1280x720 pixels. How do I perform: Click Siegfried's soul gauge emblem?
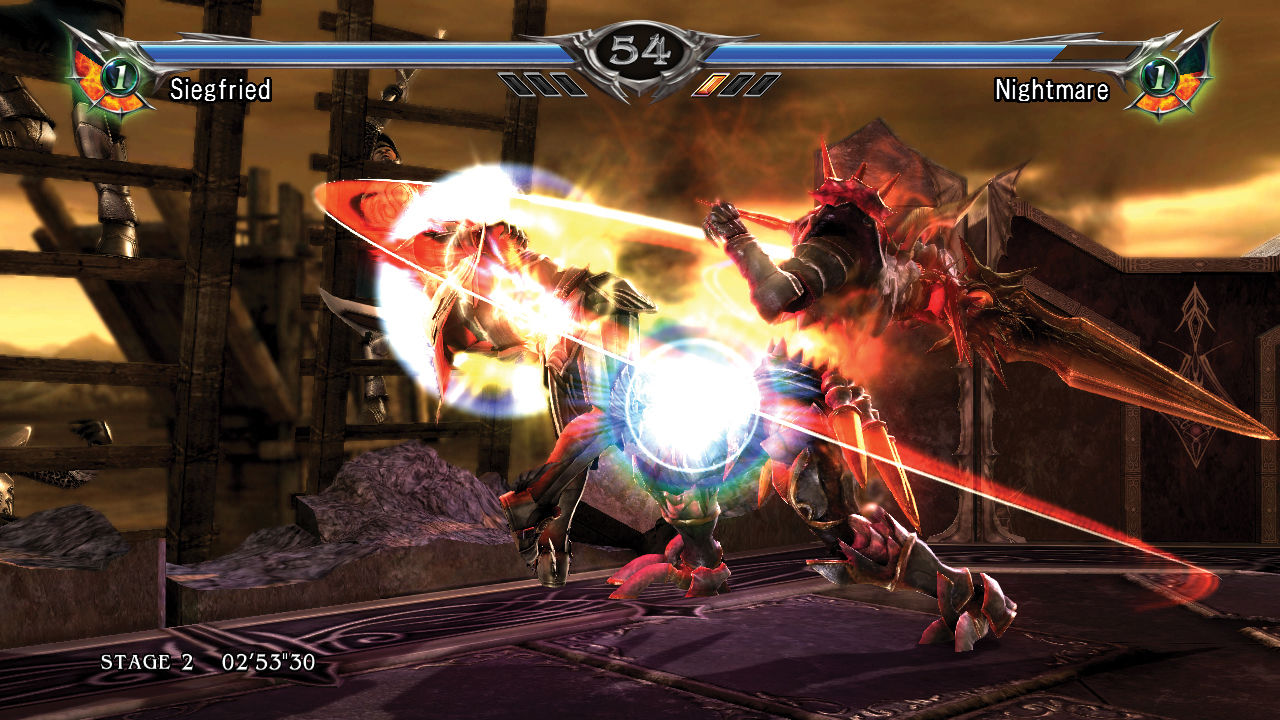pos(110,73)
